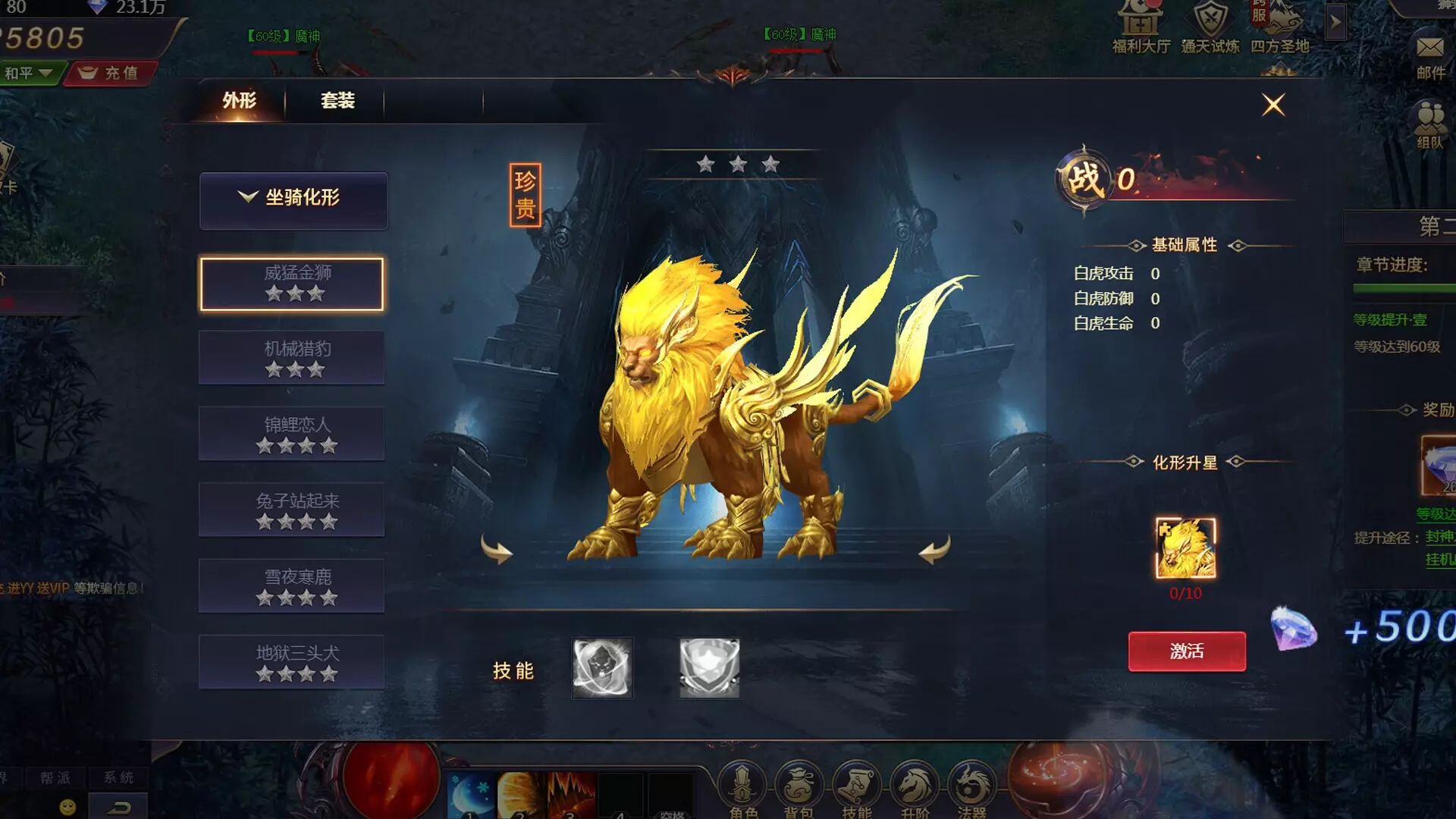The image size is (1456, 819).
Task: Open the 套装 tab
Action: [x=337, y=101]
